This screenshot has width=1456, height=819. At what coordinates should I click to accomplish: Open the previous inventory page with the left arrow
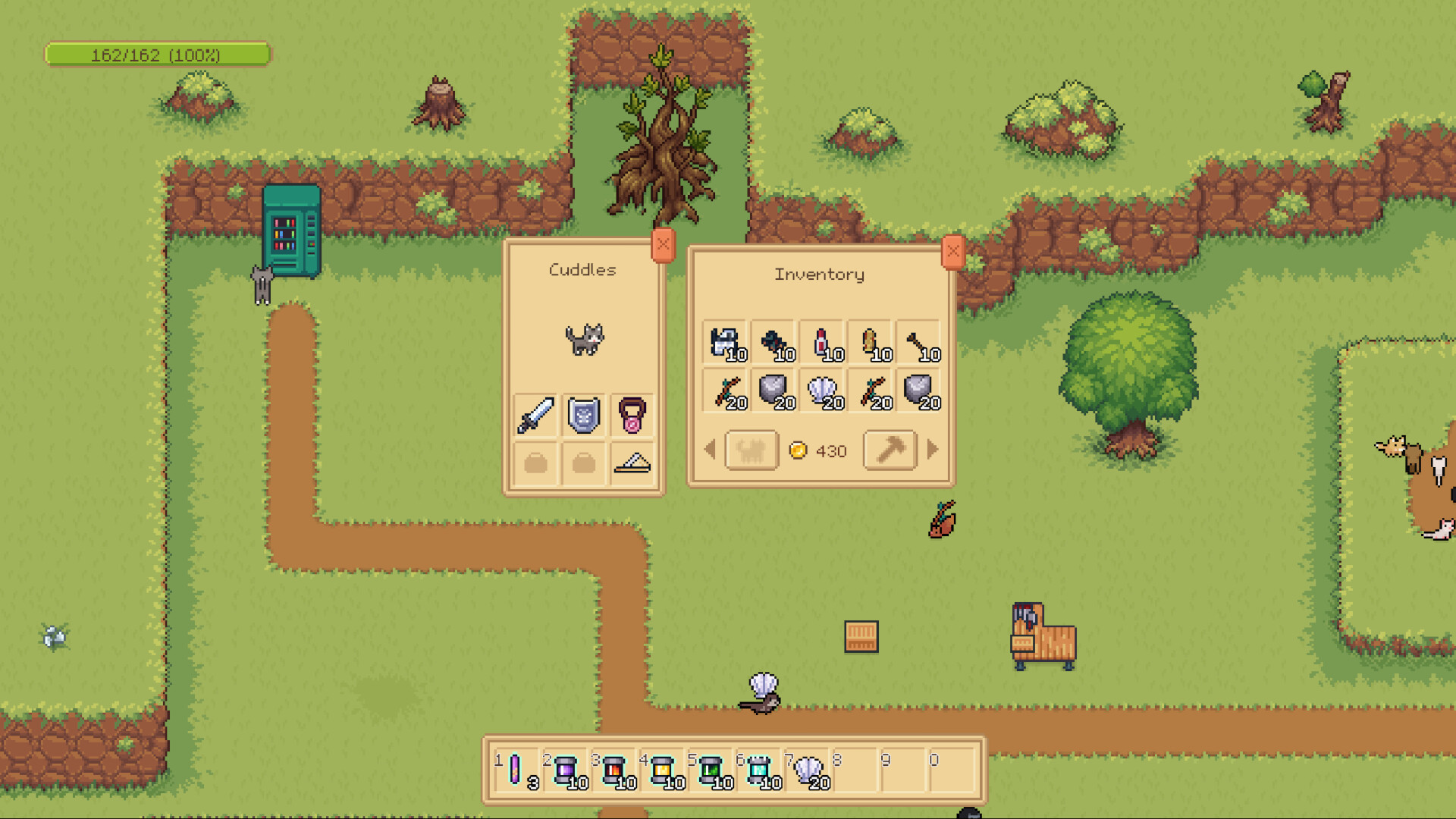[x=711, y=450]
